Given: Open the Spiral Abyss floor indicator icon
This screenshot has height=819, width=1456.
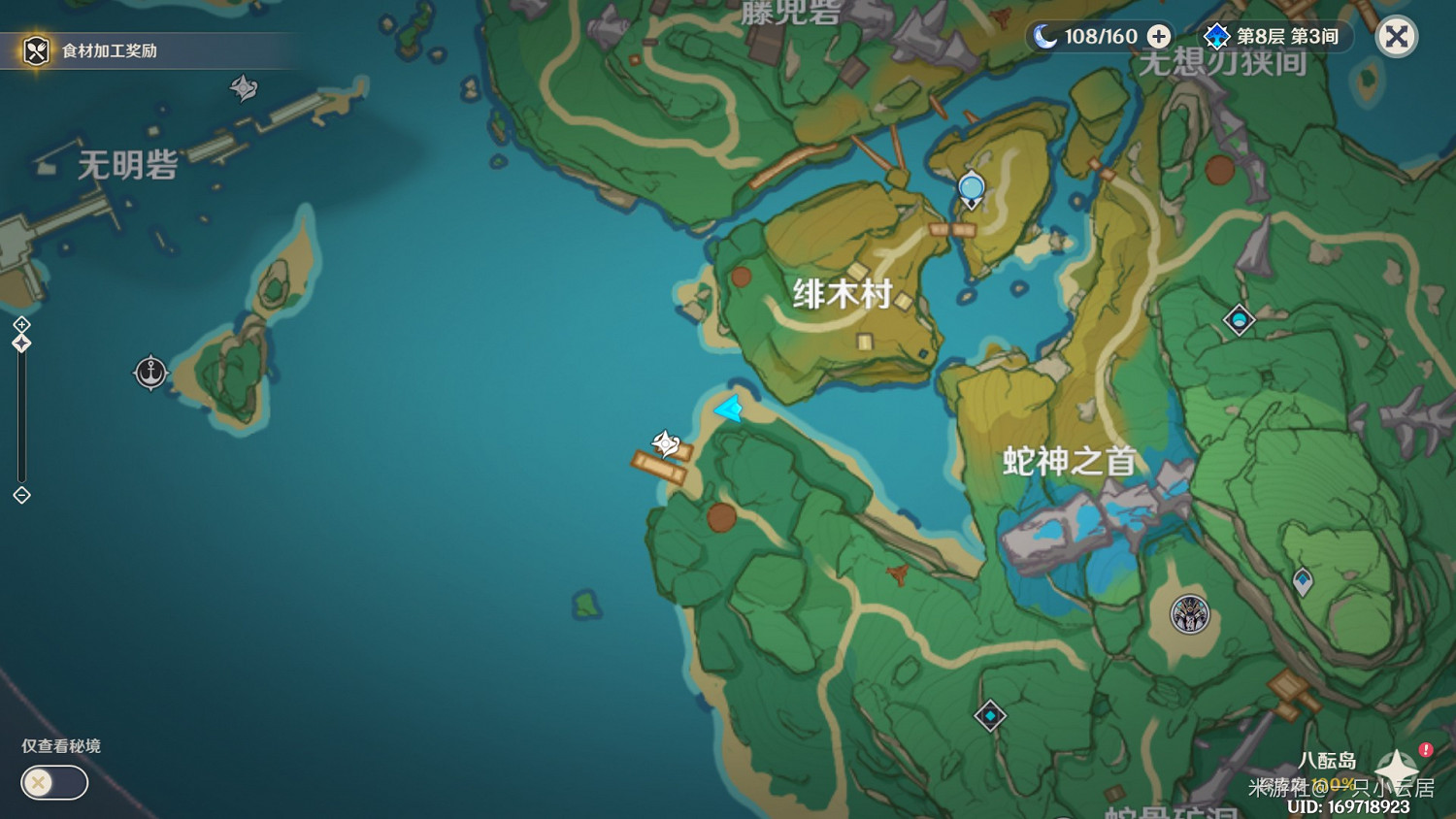Looking at the screenshot, I should pos(1216,36).
